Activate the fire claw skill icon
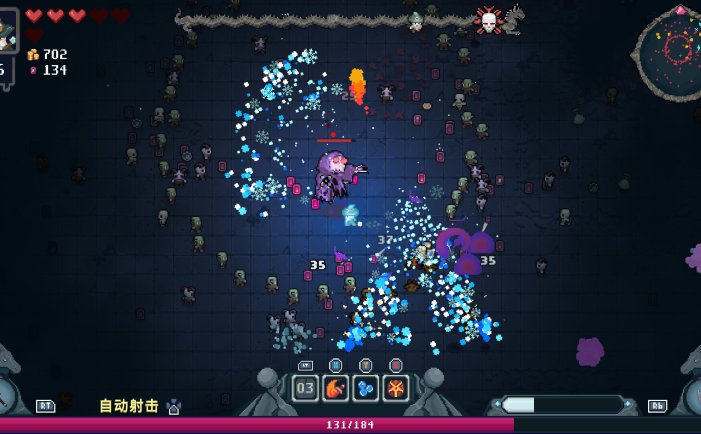Viewport: 701px width, 434px height. pyautogui.click(x=336, y=388)
